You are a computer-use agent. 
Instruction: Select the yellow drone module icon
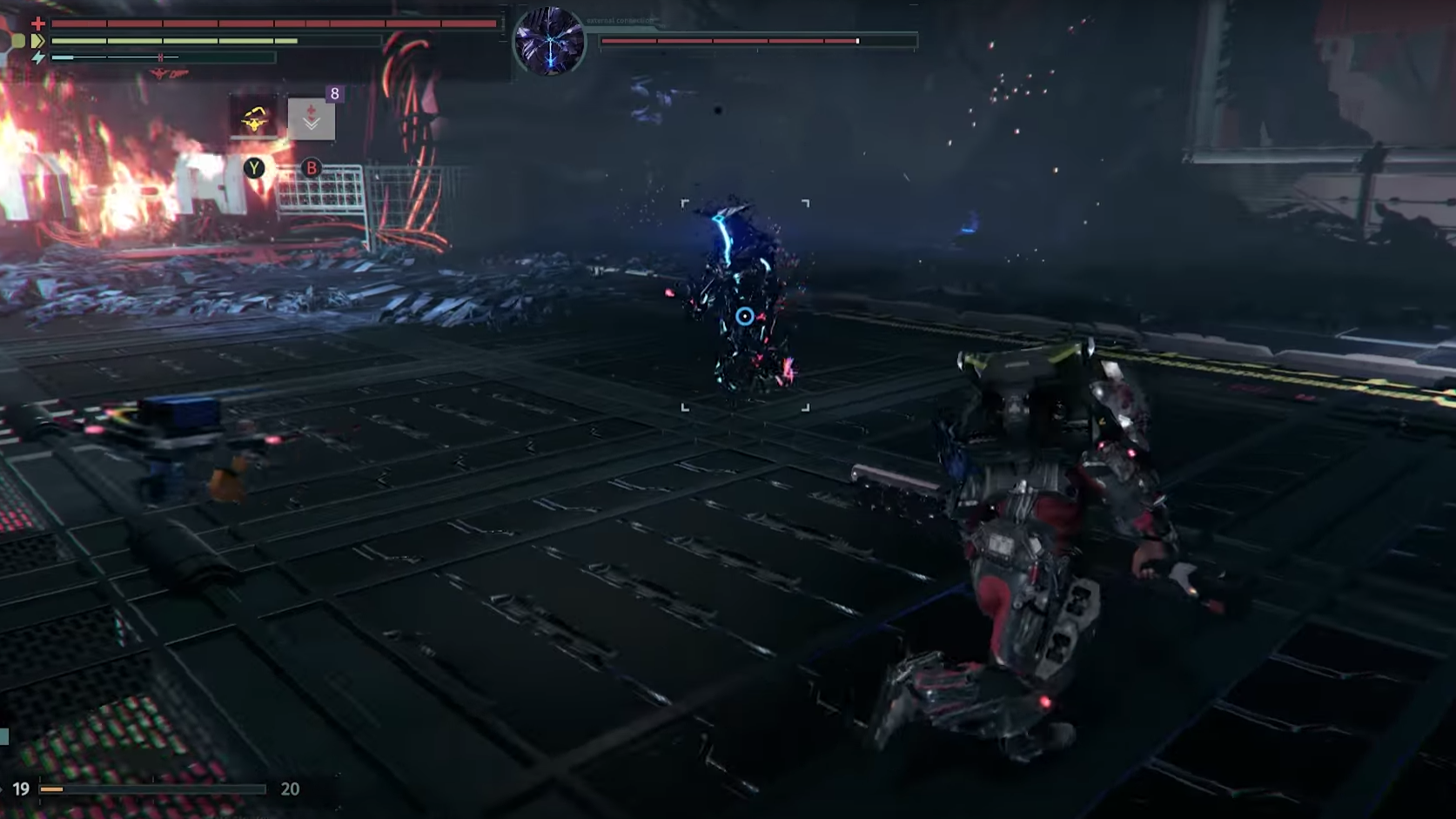254,120
